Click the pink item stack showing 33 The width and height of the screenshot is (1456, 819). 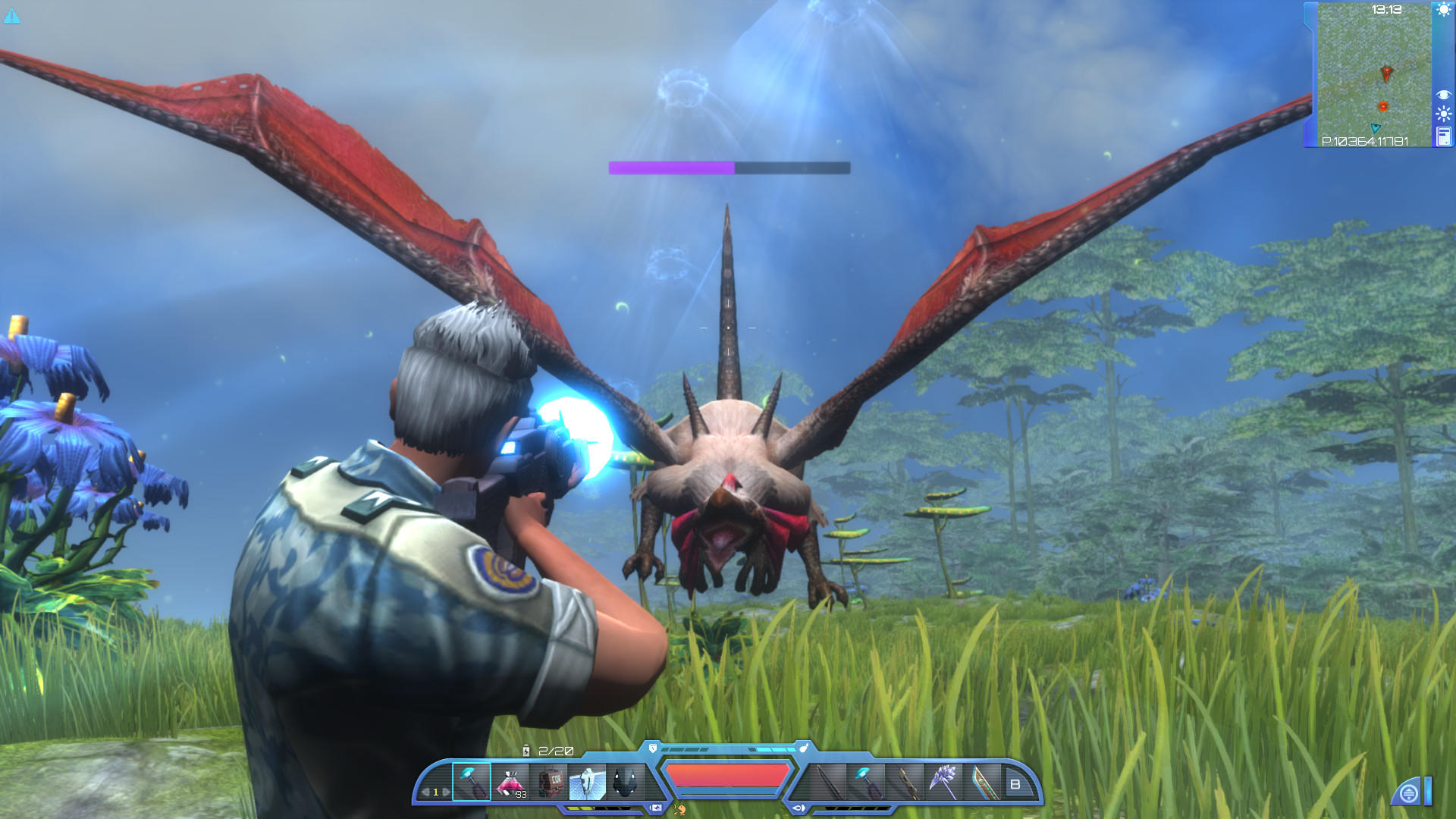(511, 780)
